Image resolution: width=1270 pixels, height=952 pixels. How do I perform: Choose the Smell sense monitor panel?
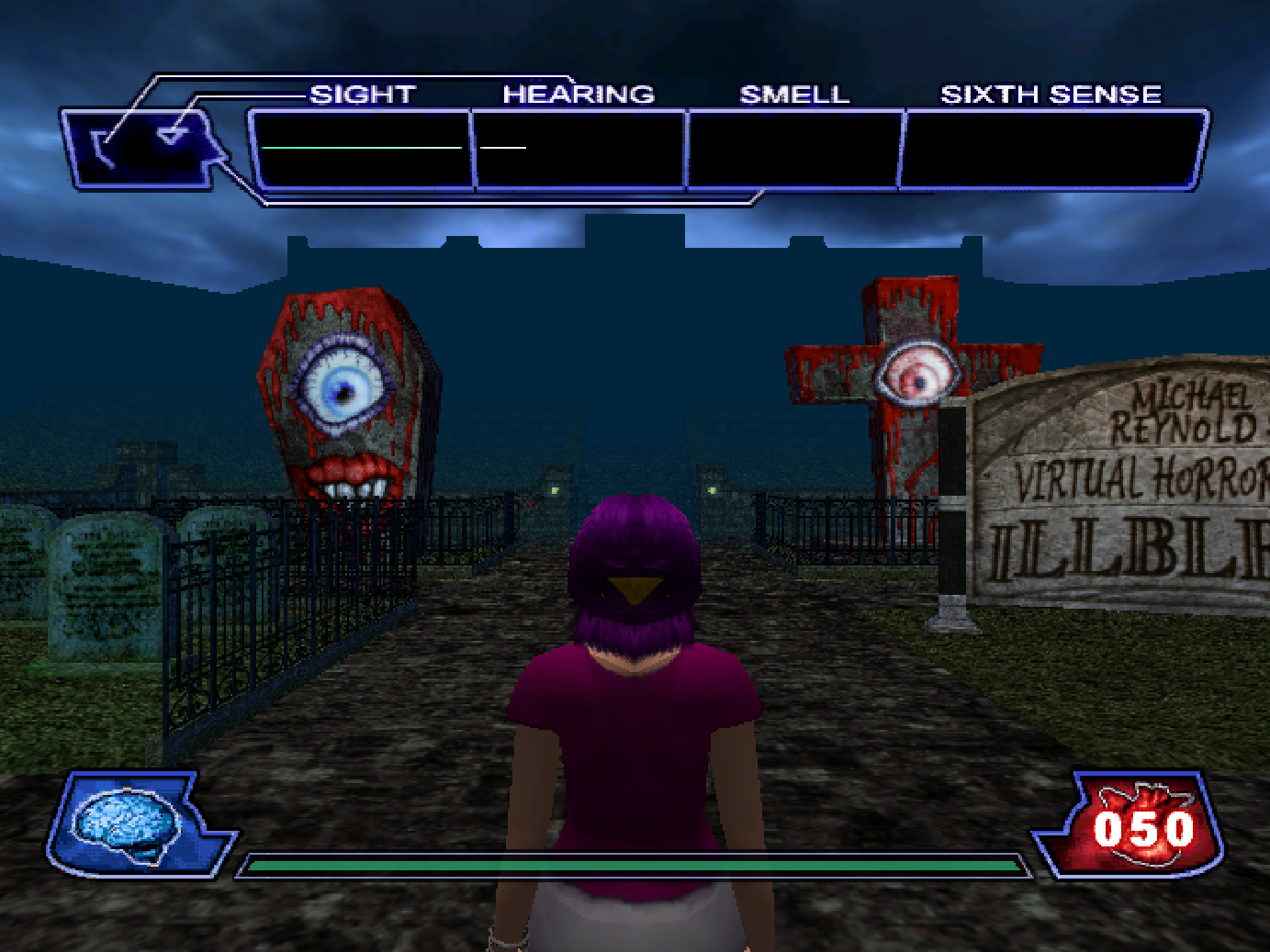pos(794,150)
